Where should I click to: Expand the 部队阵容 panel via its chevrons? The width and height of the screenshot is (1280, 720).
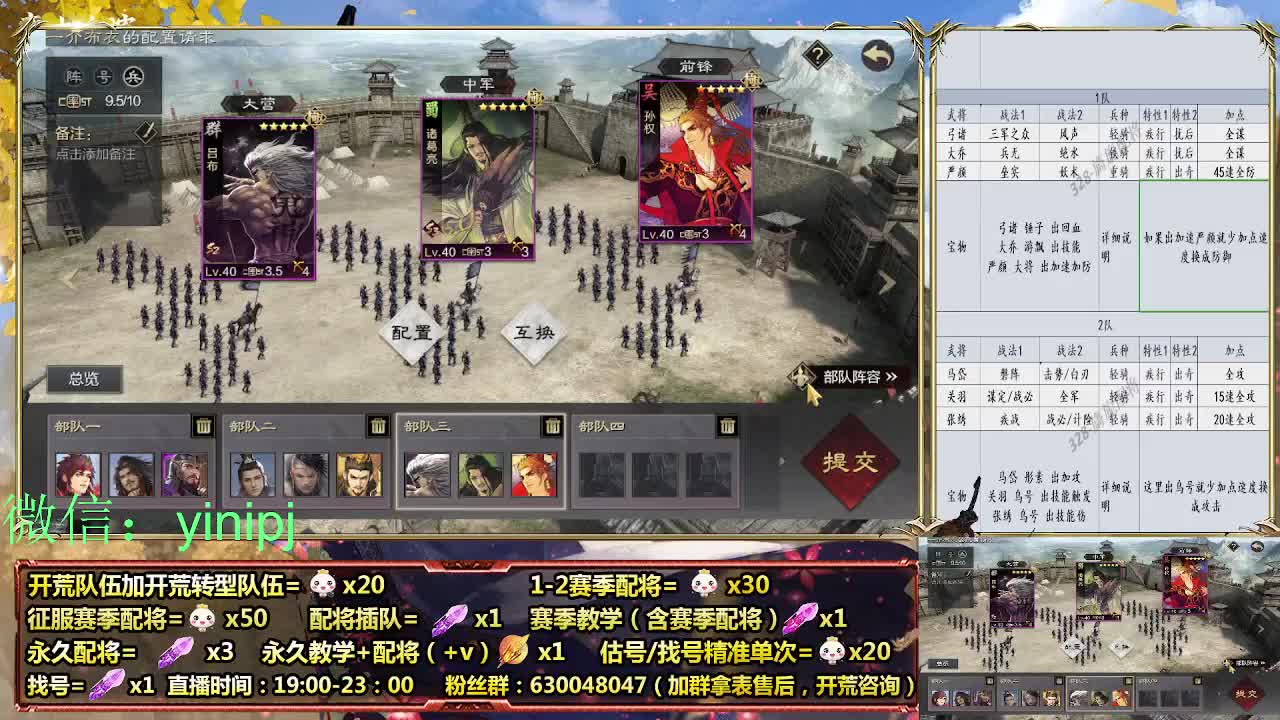coord(892,375)
